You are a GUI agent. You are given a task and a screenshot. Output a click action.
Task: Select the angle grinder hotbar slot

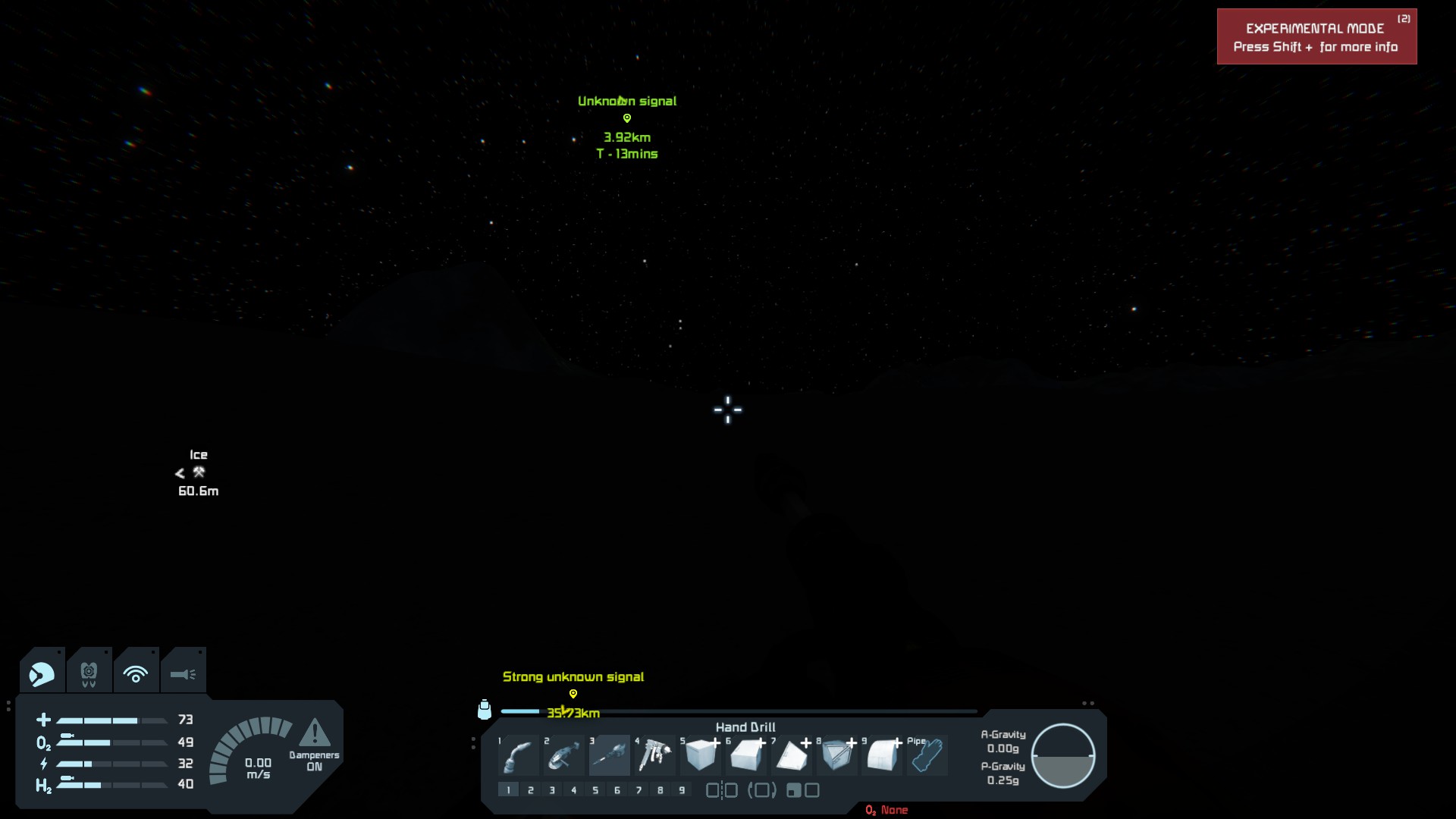564,755
